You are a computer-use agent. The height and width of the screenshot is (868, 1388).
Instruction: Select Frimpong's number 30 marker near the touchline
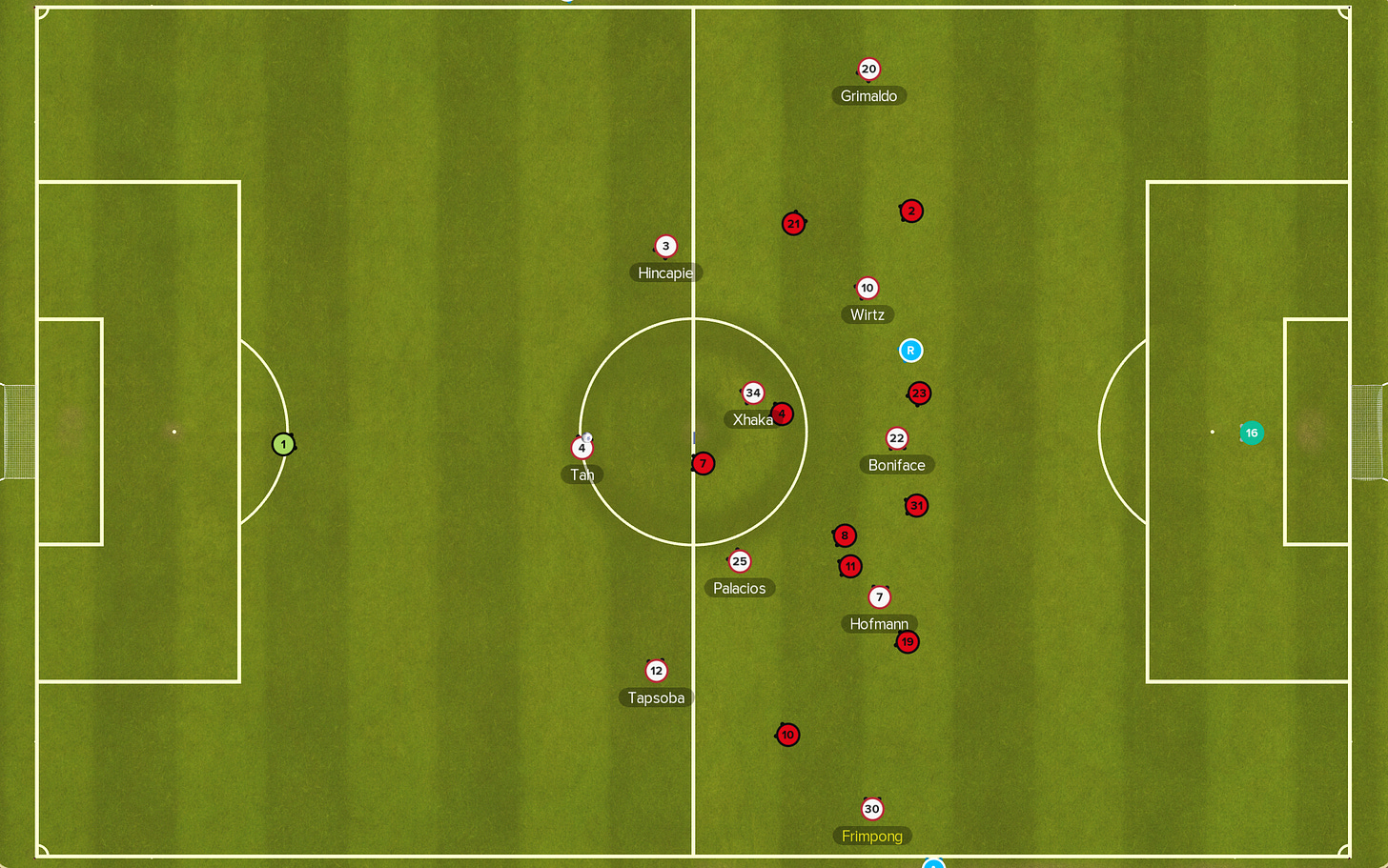coord(871,808)
